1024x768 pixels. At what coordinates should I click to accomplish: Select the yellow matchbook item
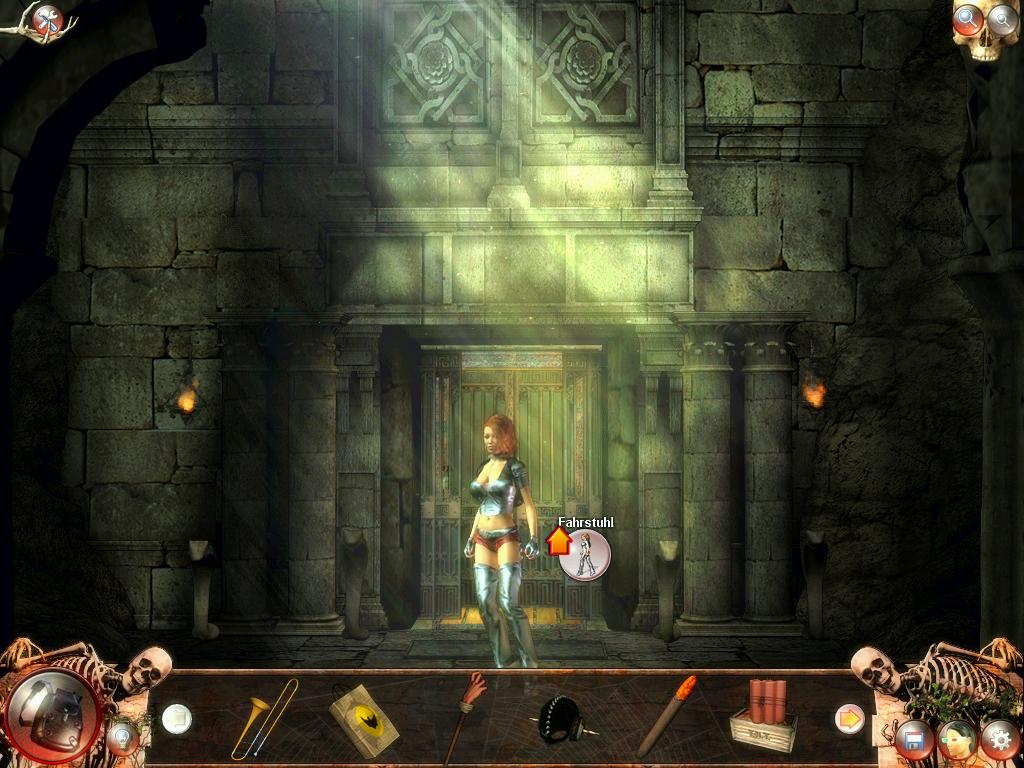pyautogui.click(x=363, y=720)
